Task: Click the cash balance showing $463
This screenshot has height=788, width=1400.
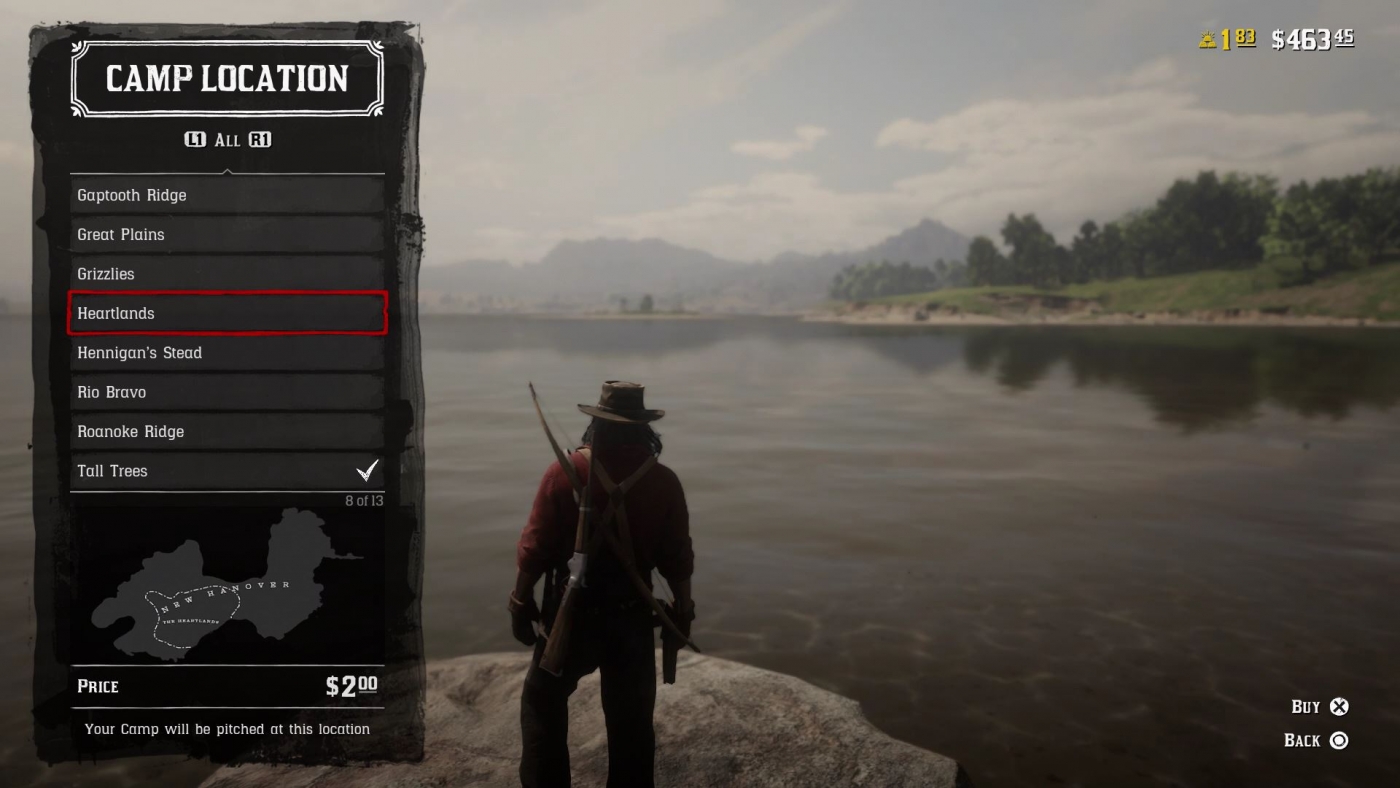Action: [1310, 38]
